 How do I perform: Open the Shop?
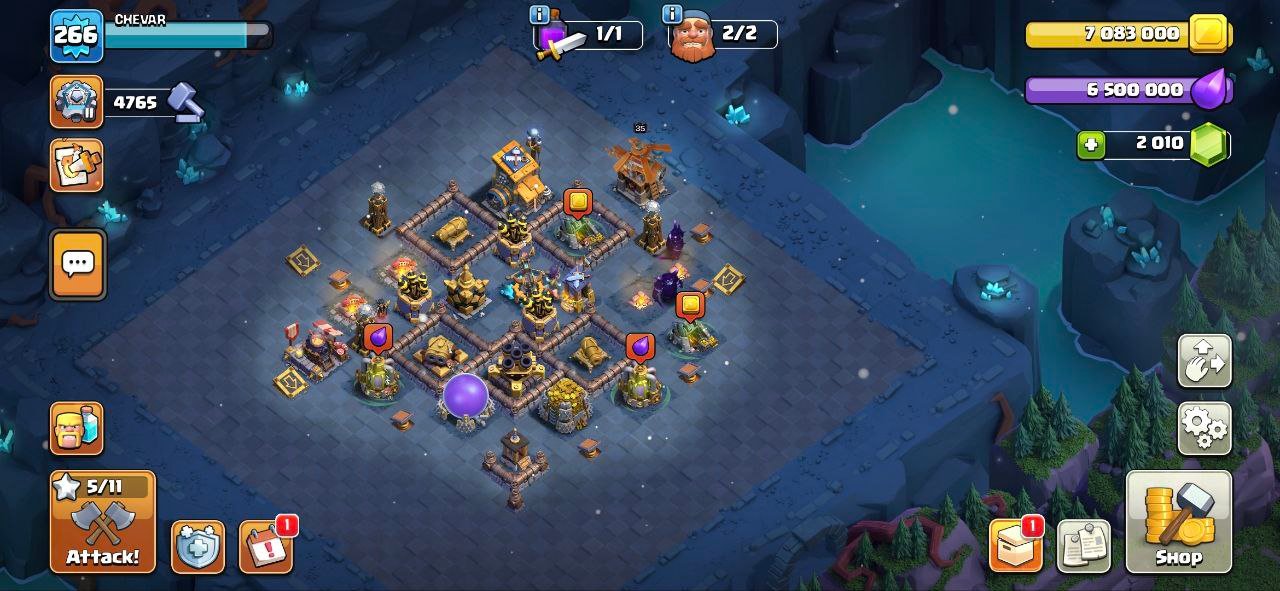click(1178, 521)
